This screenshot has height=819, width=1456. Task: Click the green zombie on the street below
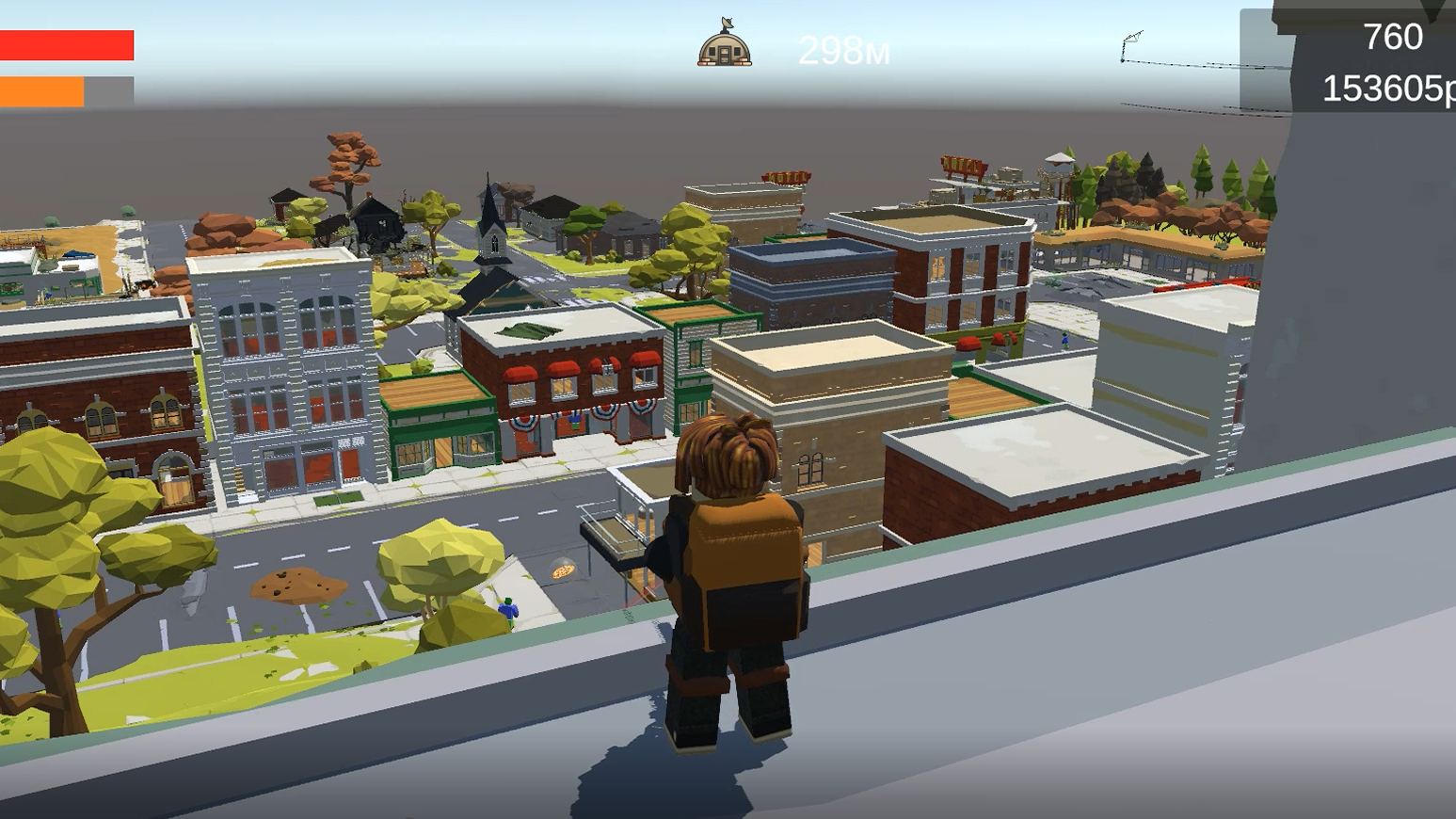(x=506, y=610)
